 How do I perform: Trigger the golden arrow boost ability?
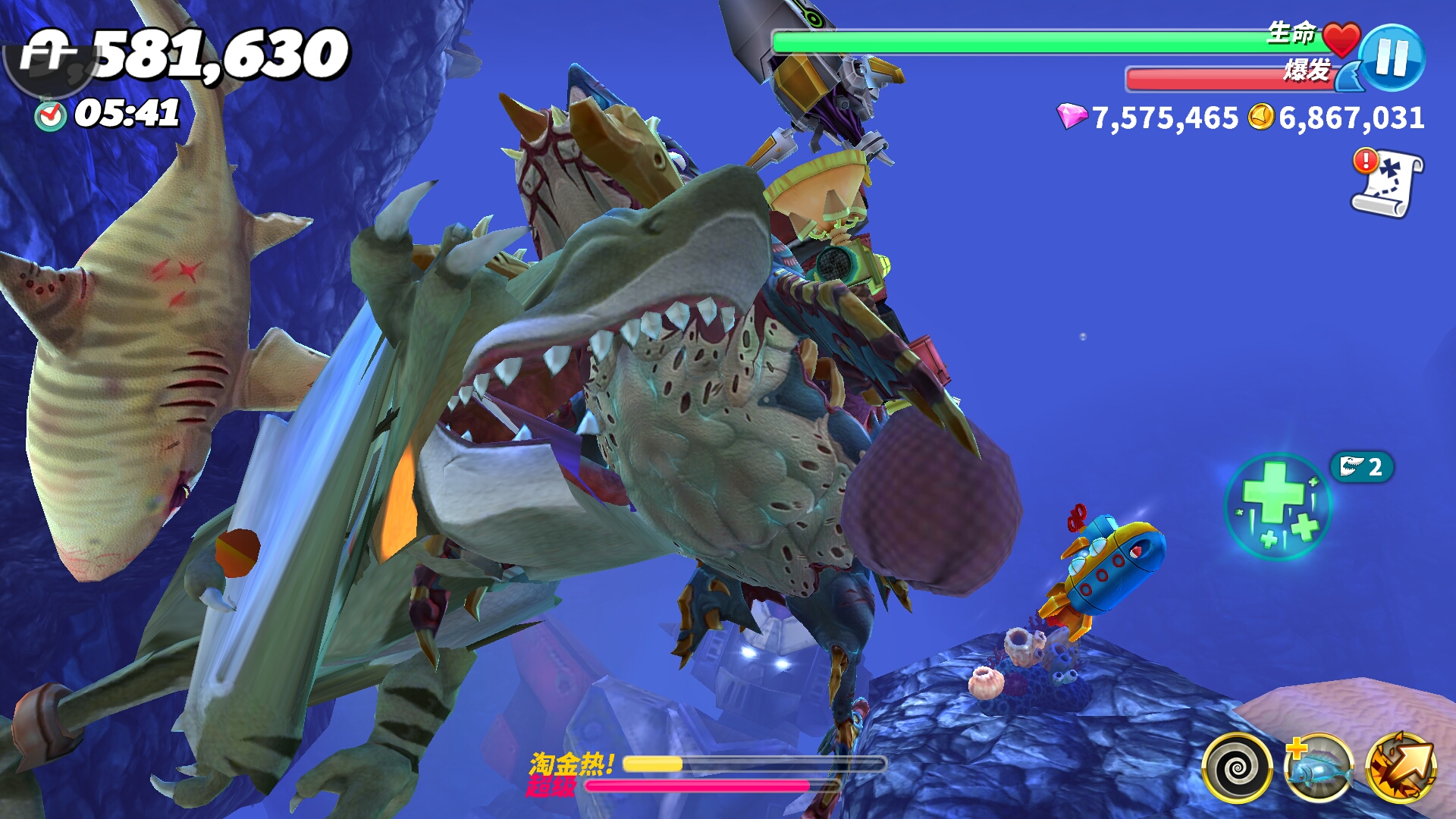pos(1401,767)
